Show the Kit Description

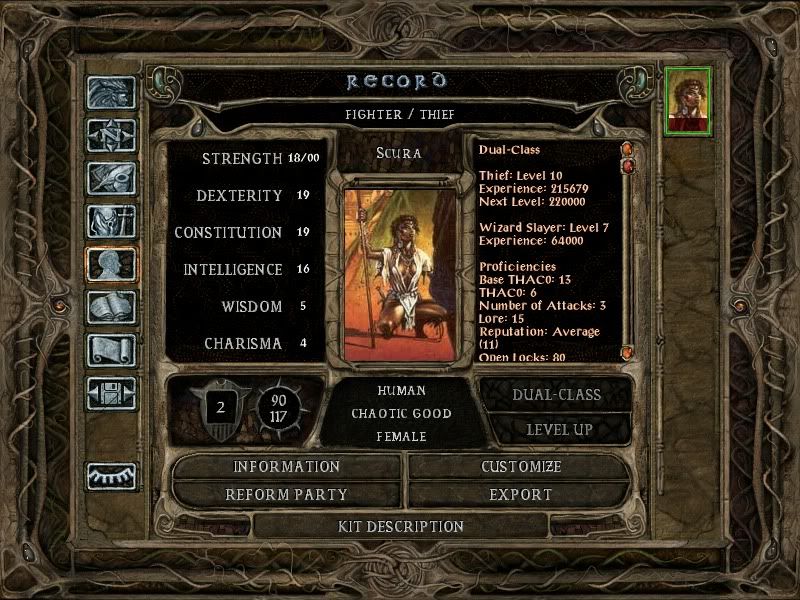[x=400, y=526]
